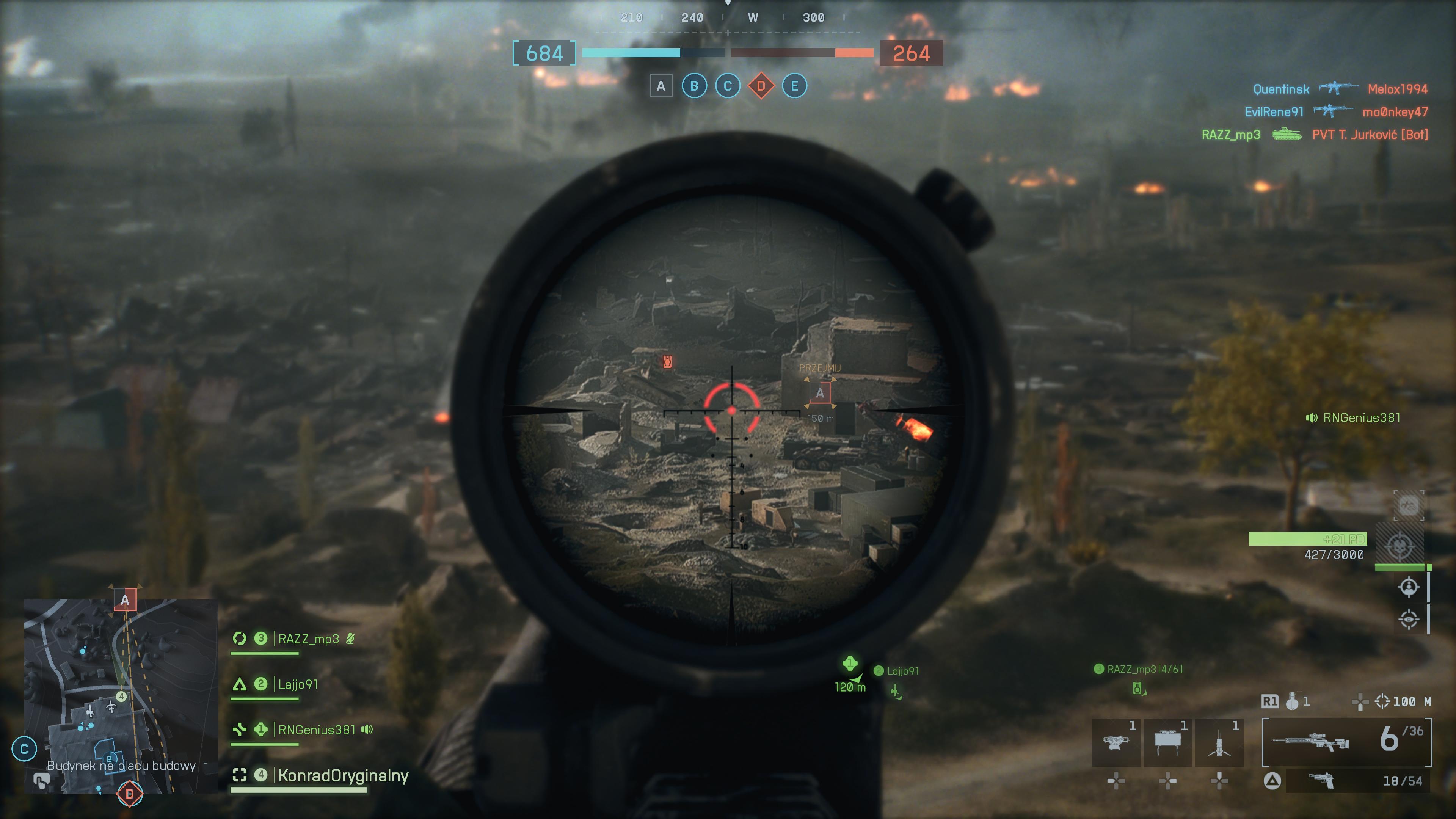Select squad member RAZZ_mp3
1456x819 pixels.
(x=308, y=639)
